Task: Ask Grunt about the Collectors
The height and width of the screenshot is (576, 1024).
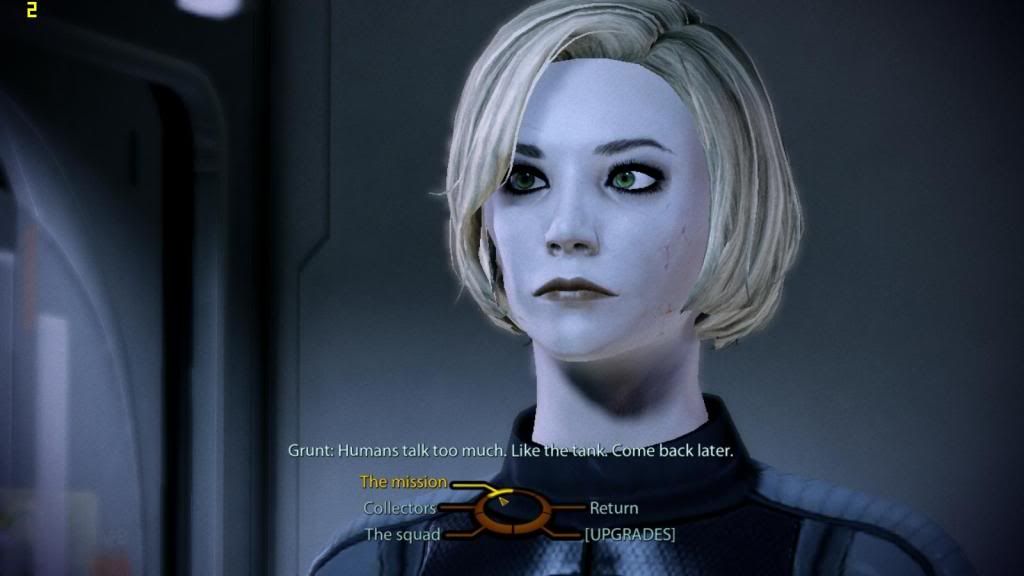Action: coord(399,508)
